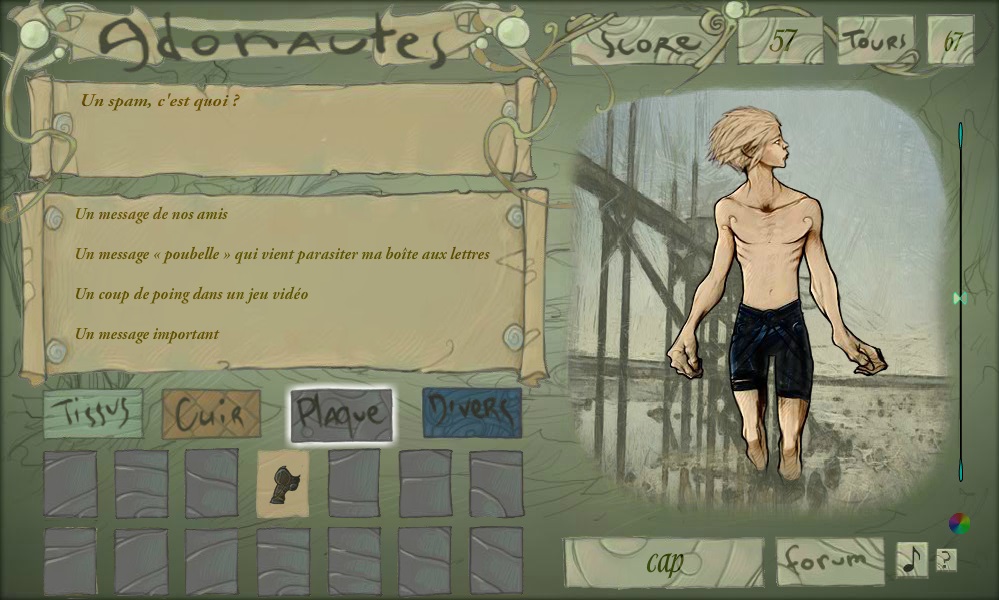Show the Divers category
The height and width of the screenshot is (600, 999).
472,414
